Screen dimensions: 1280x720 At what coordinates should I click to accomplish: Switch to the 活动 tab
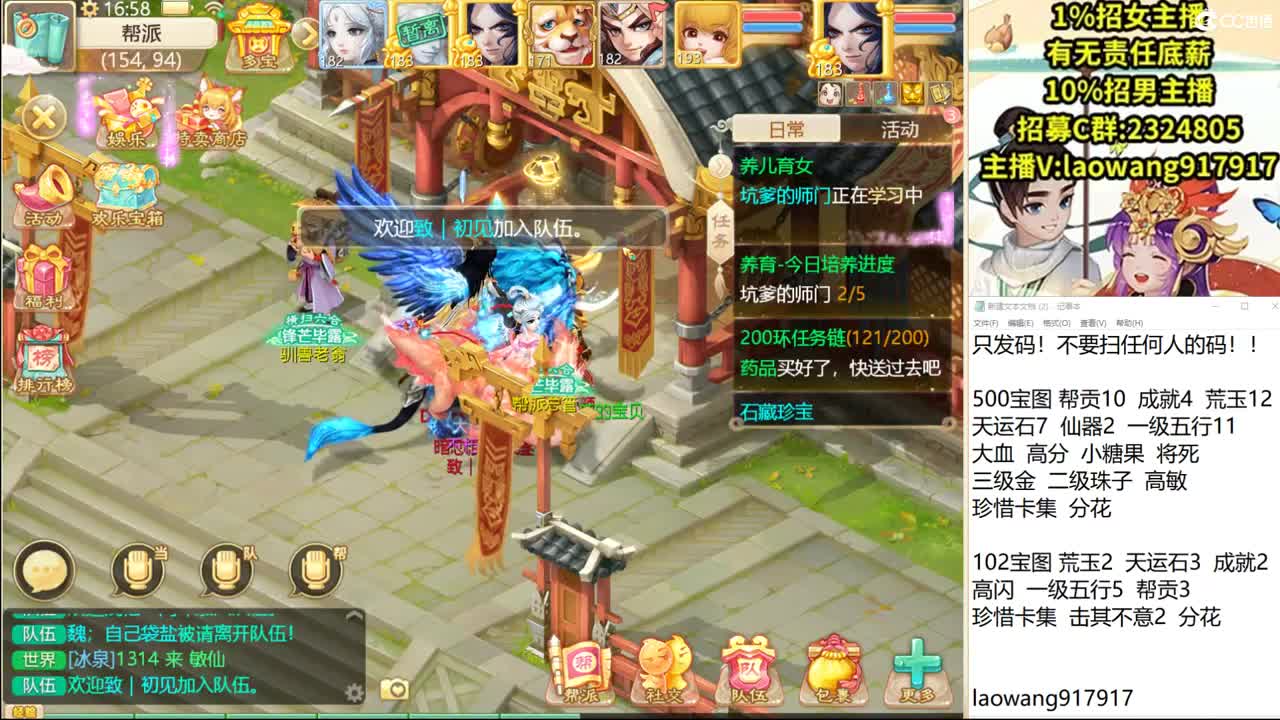pyautogui.click(x=898, y=129)
